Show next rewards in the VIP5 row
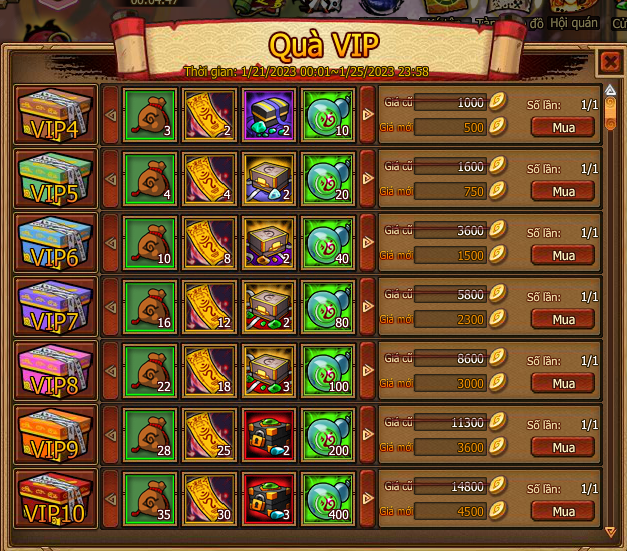The image size is (627, 551). tap(367, 179)
